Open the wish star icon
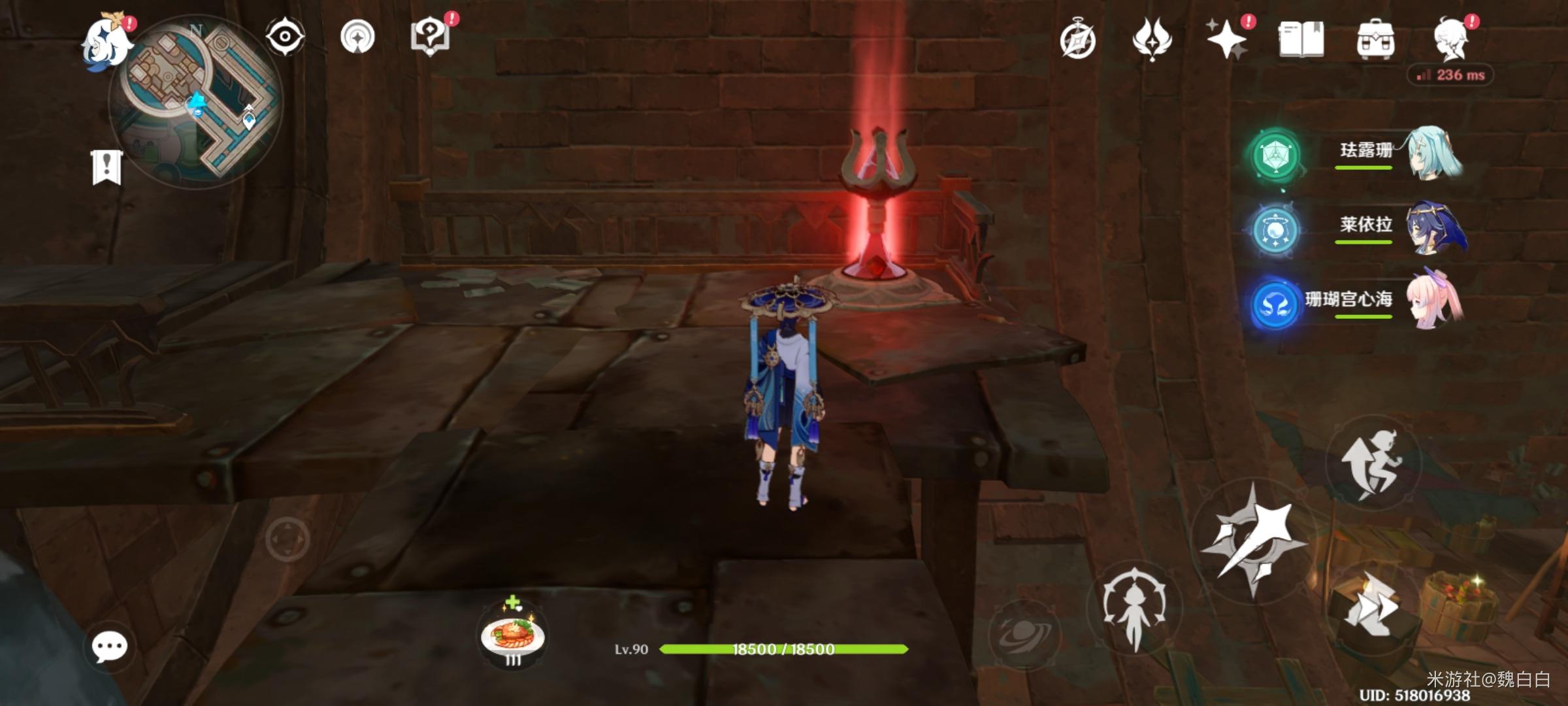The width and height of the screenshot is (1568, 706). [x=1226, y=41]
